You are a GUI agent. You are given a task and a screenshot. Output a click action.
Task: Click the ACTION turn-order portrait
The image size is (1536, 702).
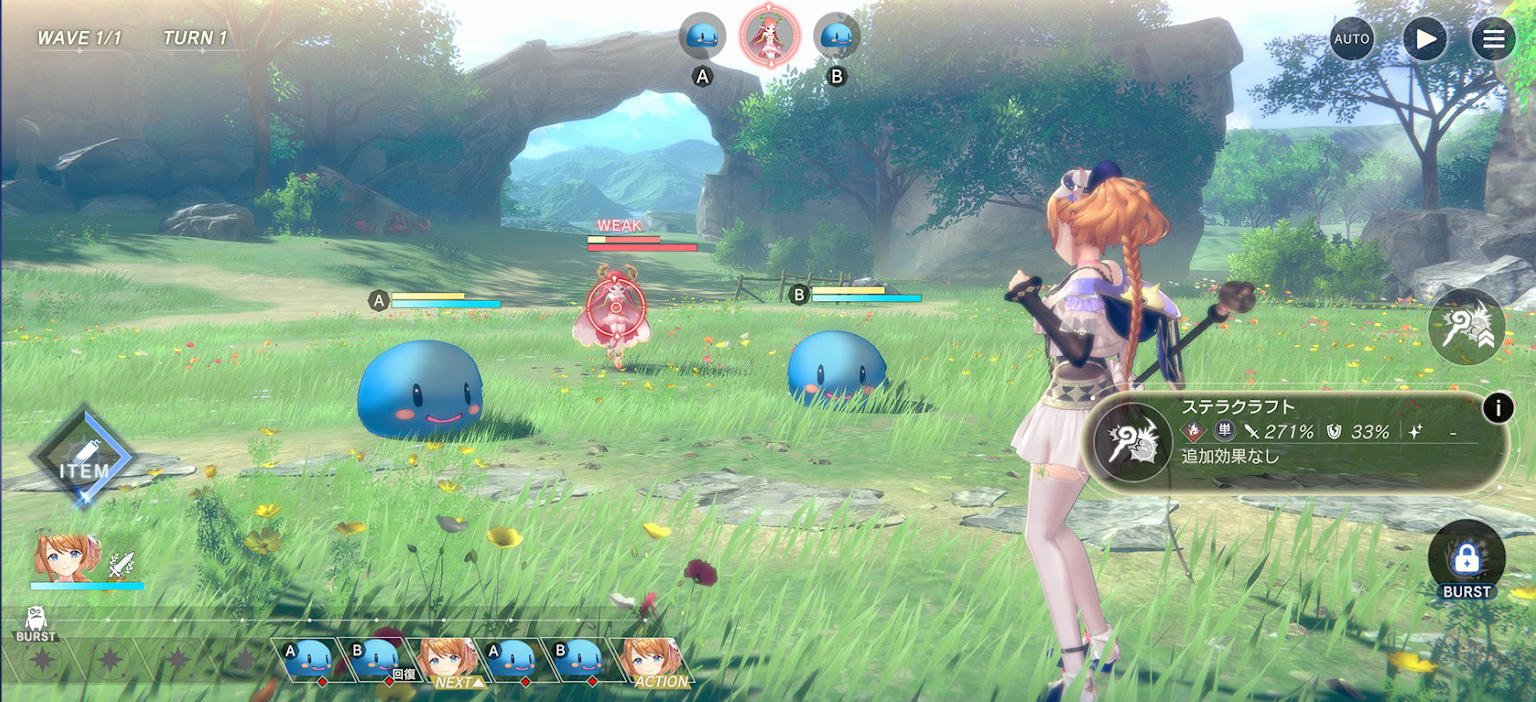[651, 662]
